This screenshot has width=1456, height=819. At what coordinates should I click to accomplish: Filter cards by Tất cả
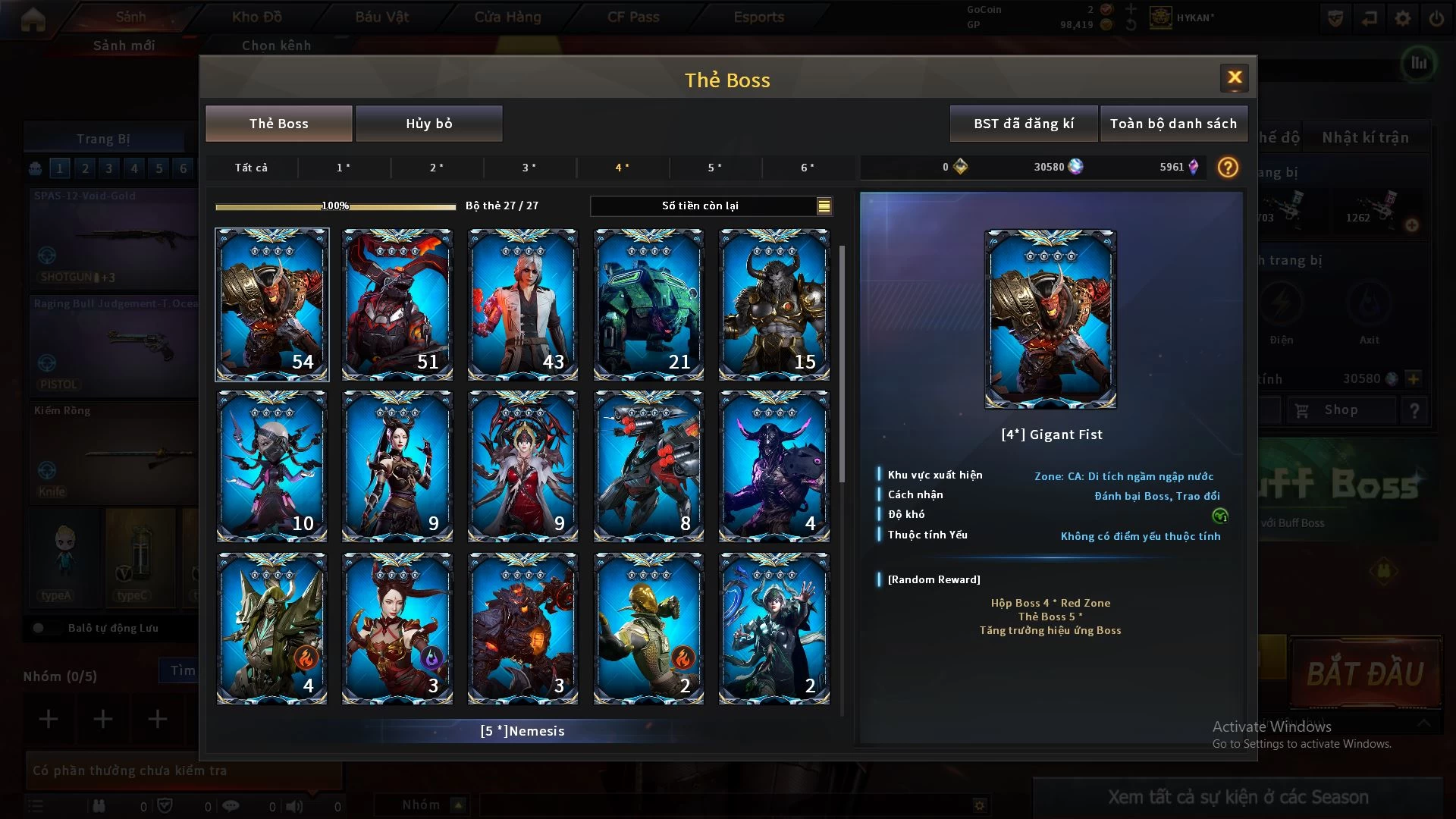click(251, 168)
